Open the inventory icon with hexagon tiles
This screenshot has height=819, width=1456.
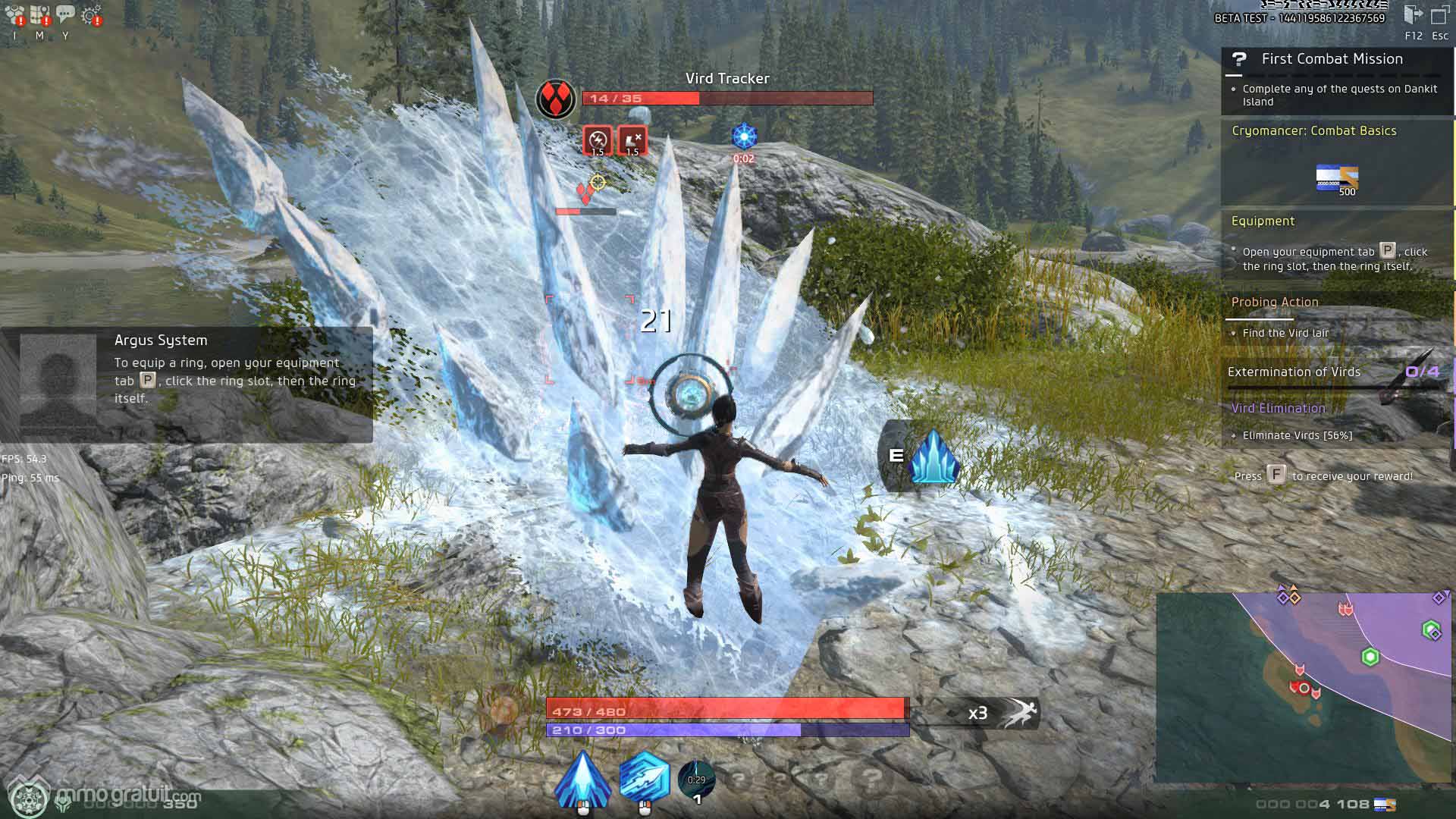point(14,15)
